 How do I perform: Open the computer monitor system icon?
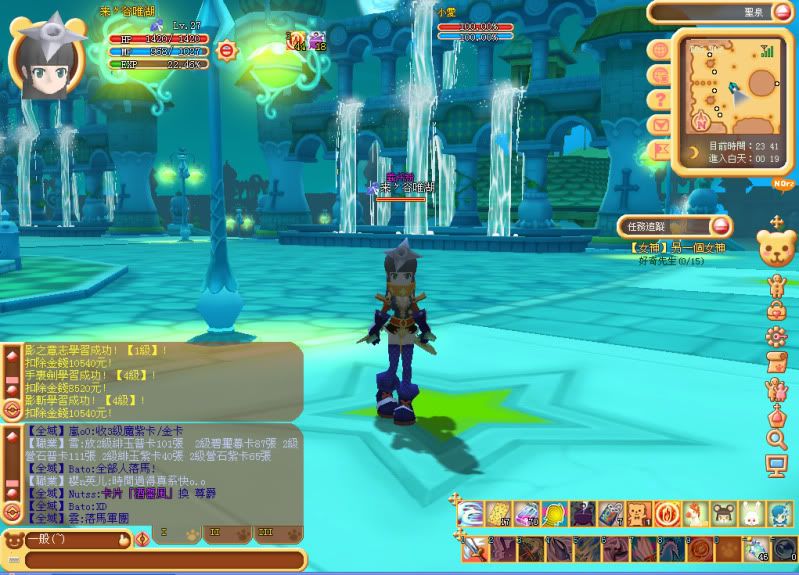[x=777, y=465]
